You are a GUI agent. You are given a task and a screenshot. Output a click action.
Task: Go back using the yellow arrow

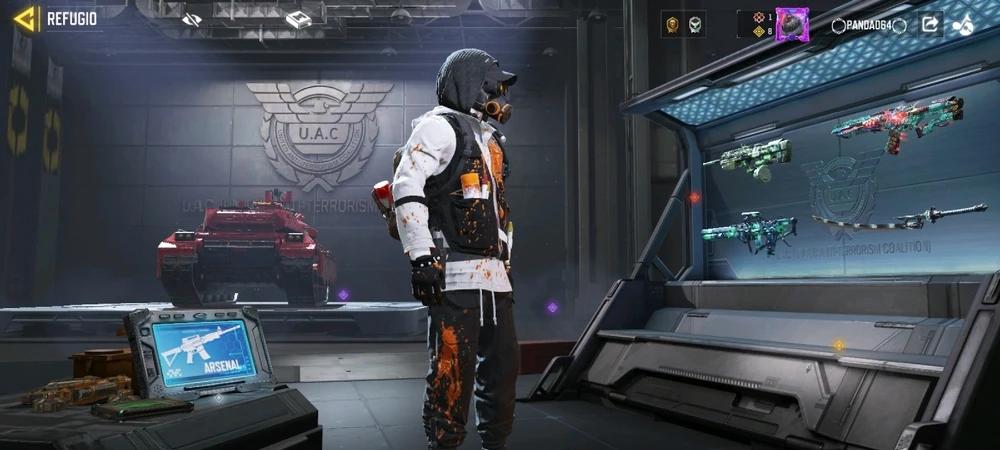(x=26, y=18)
